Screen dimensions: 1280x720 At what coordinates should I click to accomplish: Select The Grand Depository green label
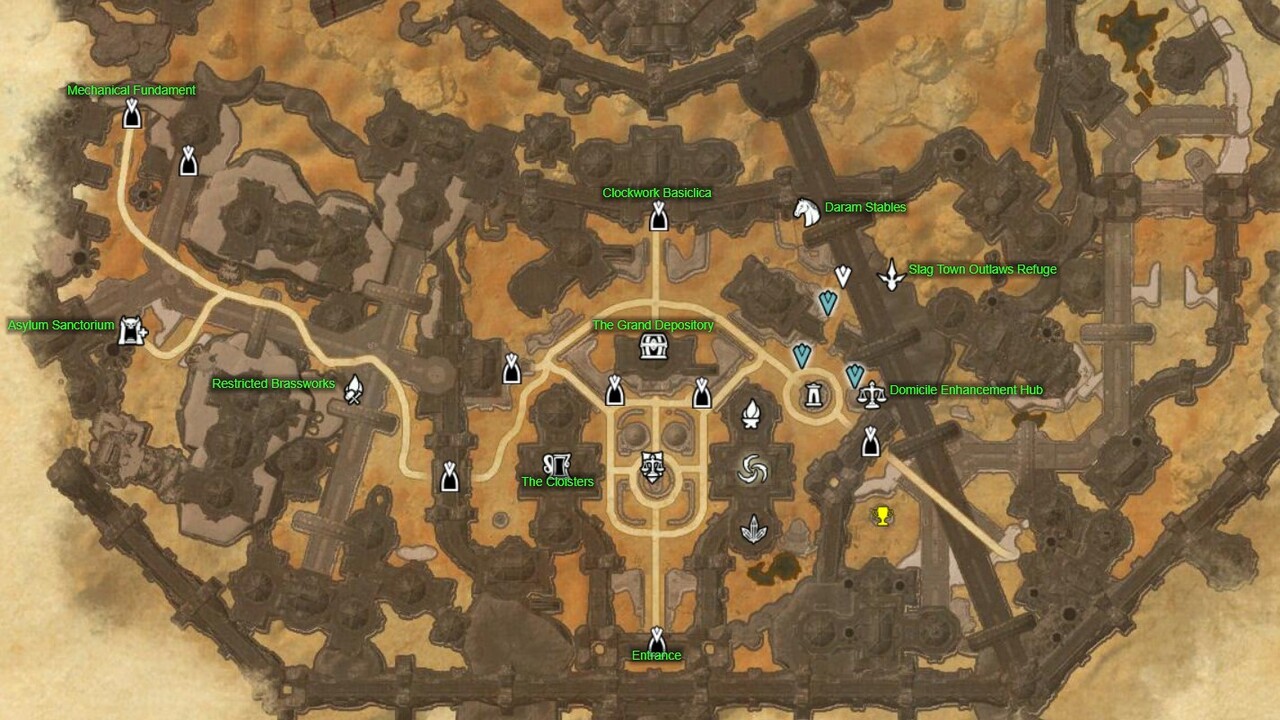654,326
